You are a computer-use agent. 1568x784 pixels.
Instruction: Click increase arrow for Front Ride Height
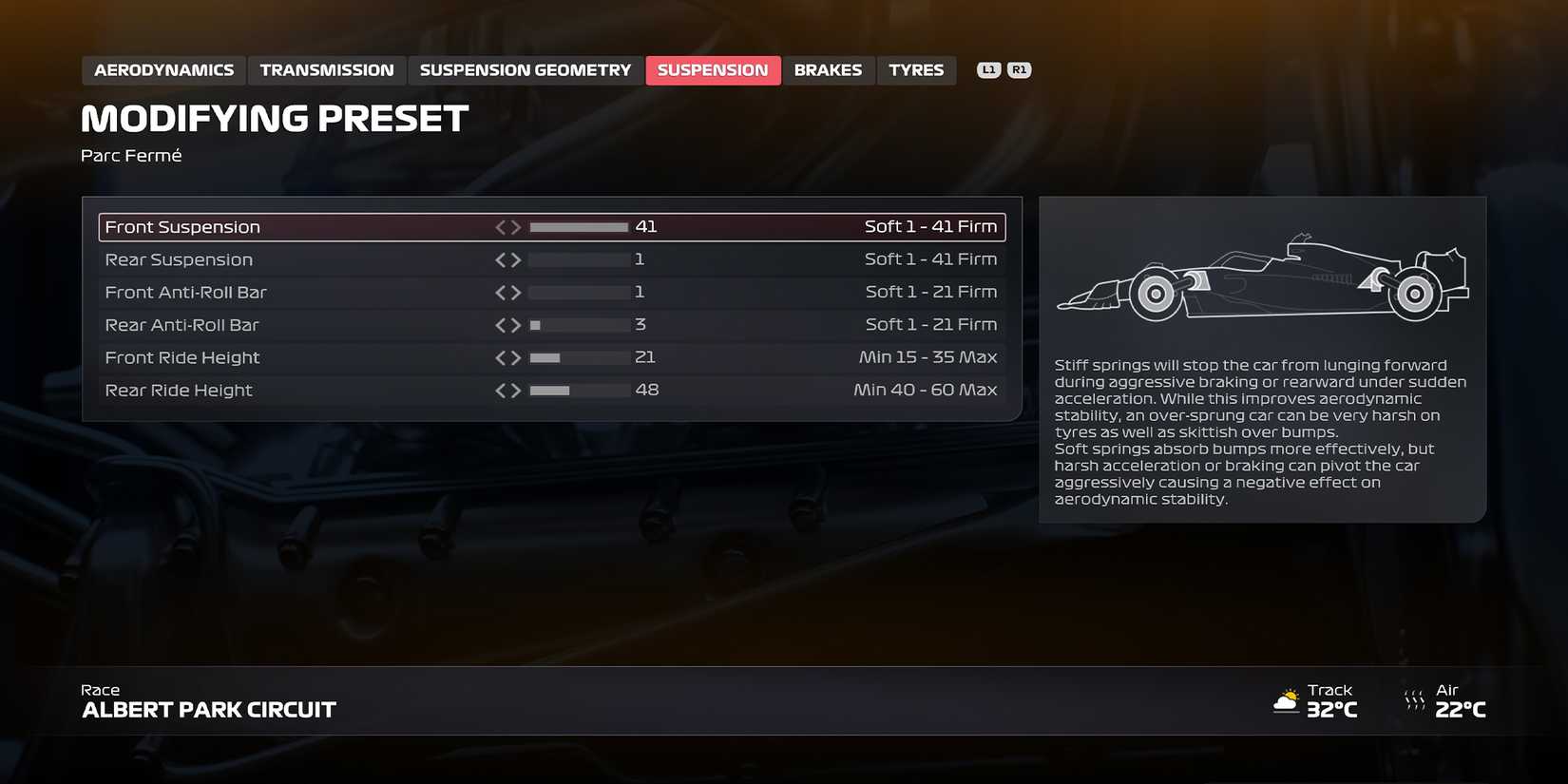point(516,357)
